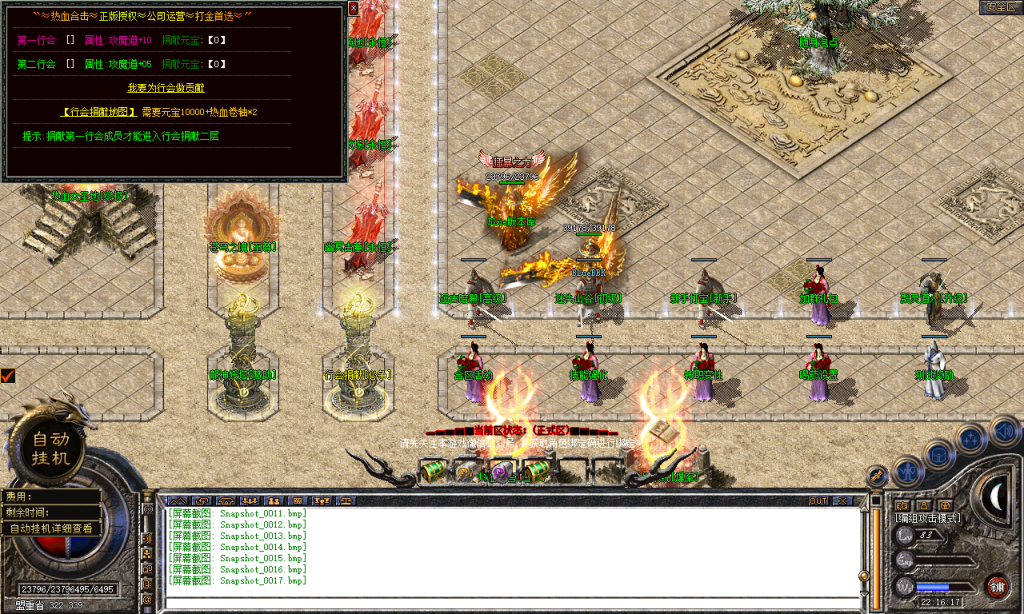Toggle the speaker sound button
Viewport: 1024px width, 614px height.
pos(1005,431)
